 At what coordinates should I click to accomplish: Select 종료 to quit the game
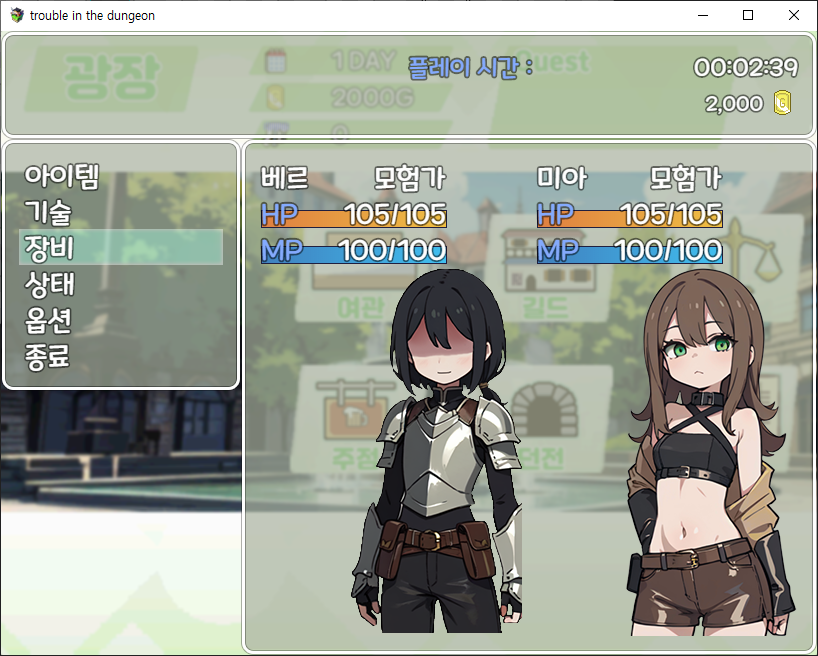[x=48, y=356]
